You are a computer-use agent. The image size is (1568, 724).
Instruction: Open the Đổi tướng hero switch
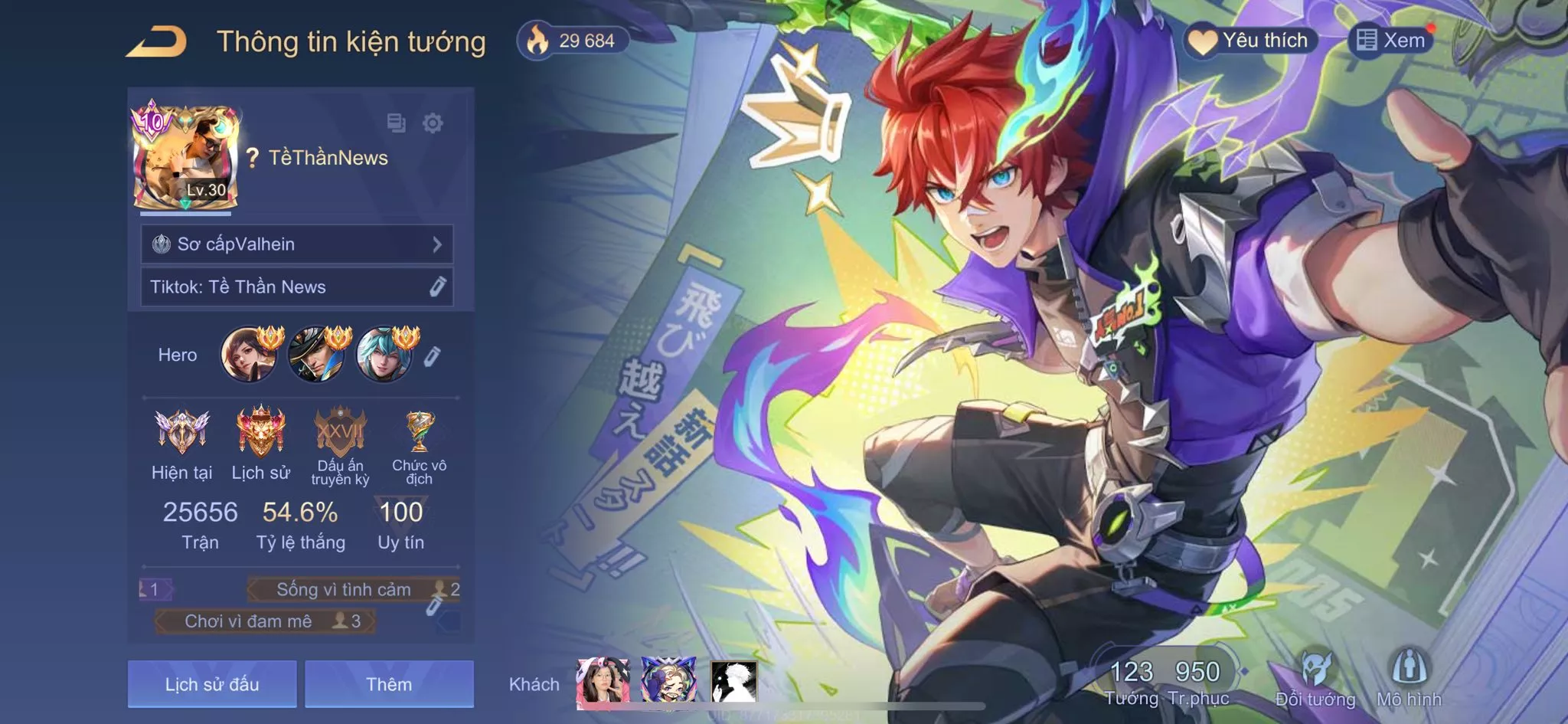[1315, 678]
